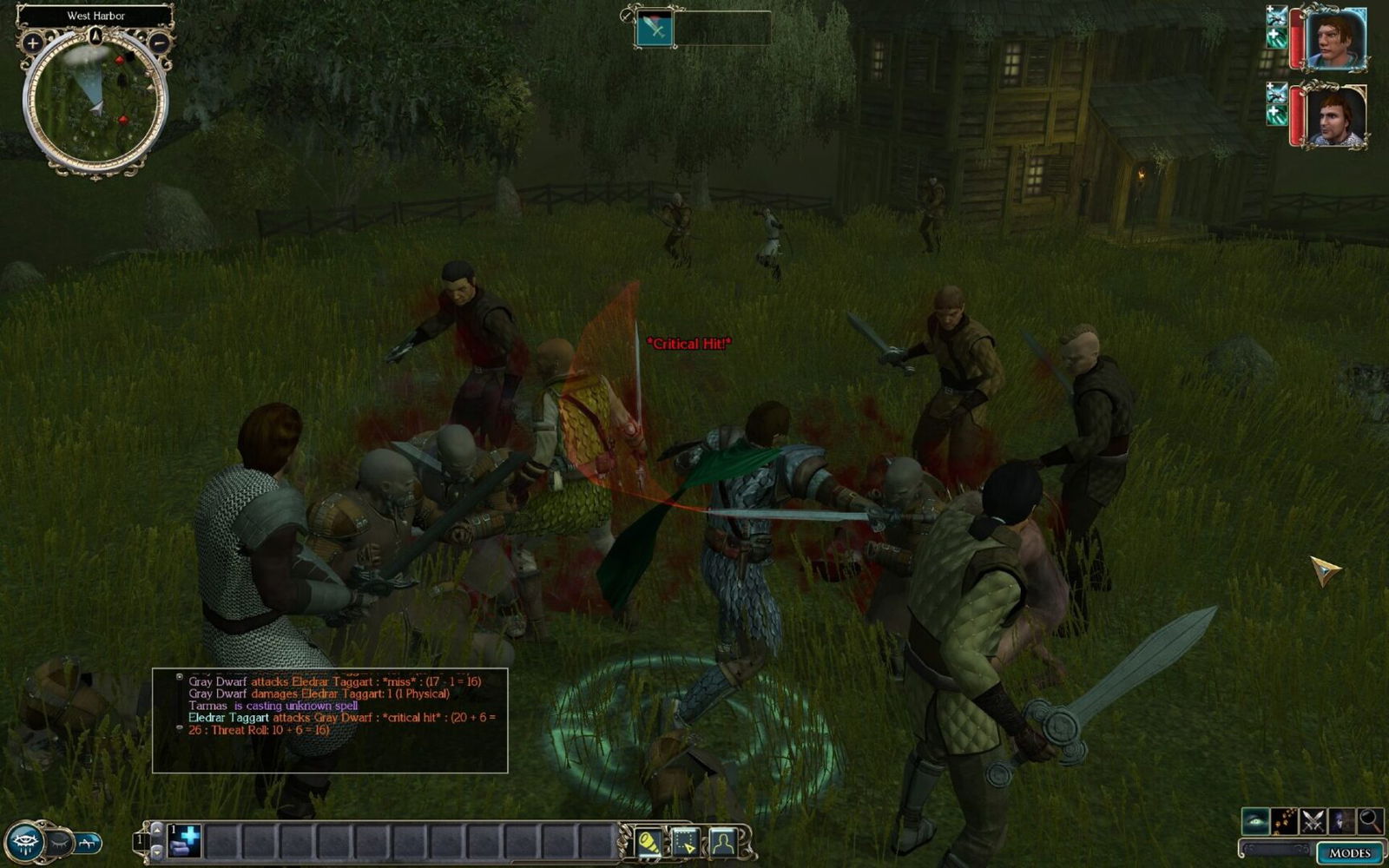This screenshot has width=1389, height=868.
Task: Open the character silhouette icon
Action: point(722,842)
